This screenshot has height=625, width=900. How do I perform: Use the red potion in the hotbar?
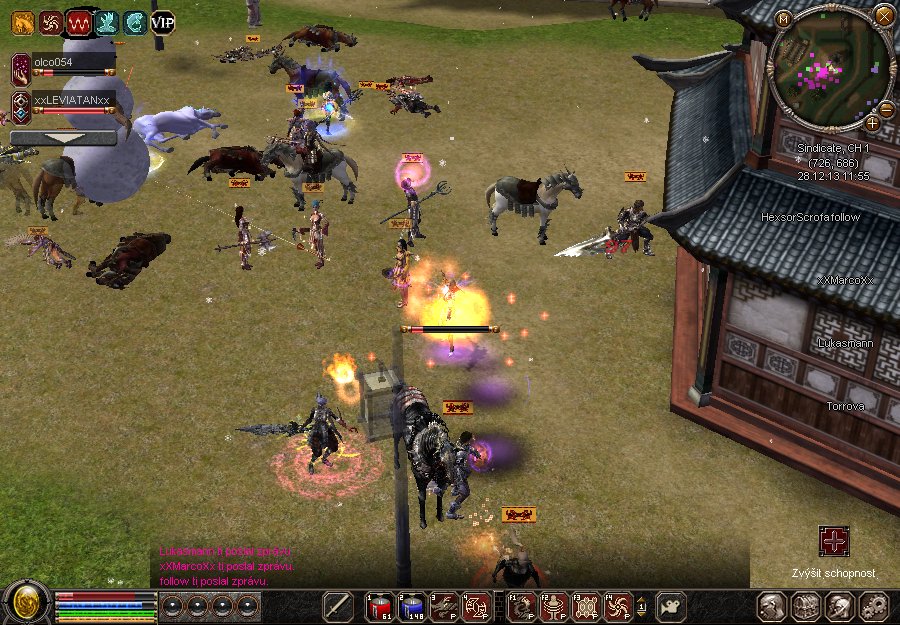coord(379,606)
